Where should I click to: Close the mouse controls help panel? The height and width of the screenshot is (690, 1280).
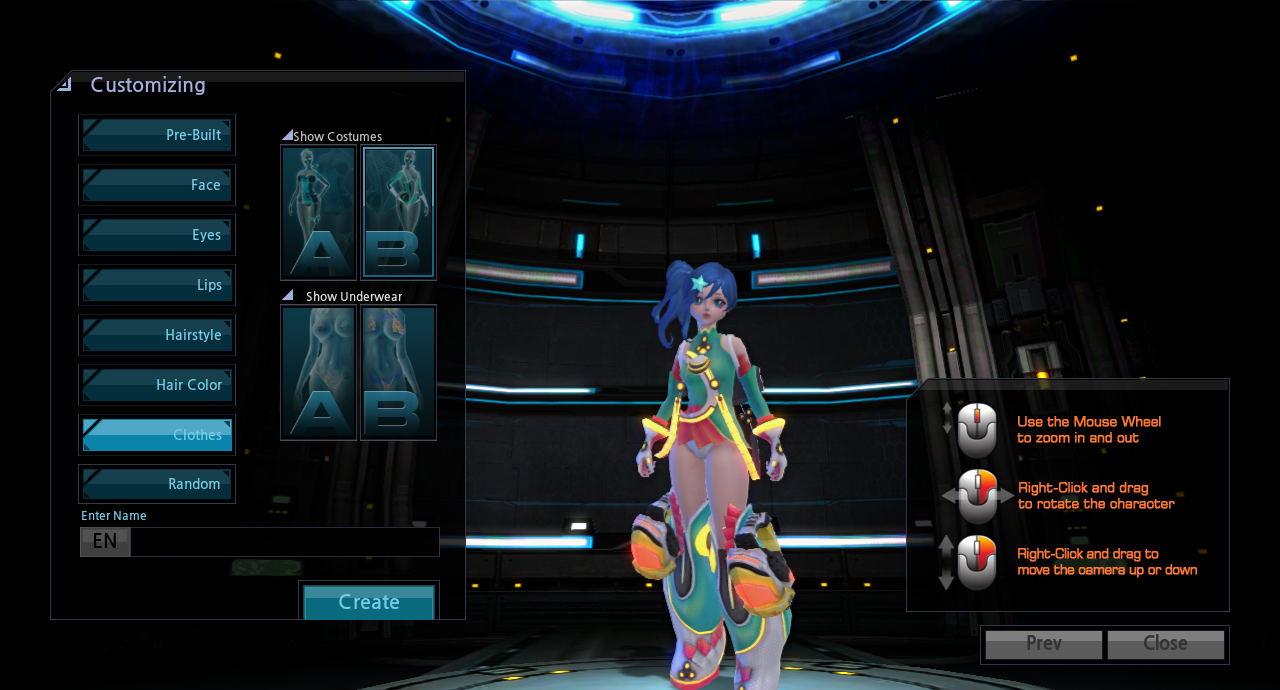tap(1165, 644)
